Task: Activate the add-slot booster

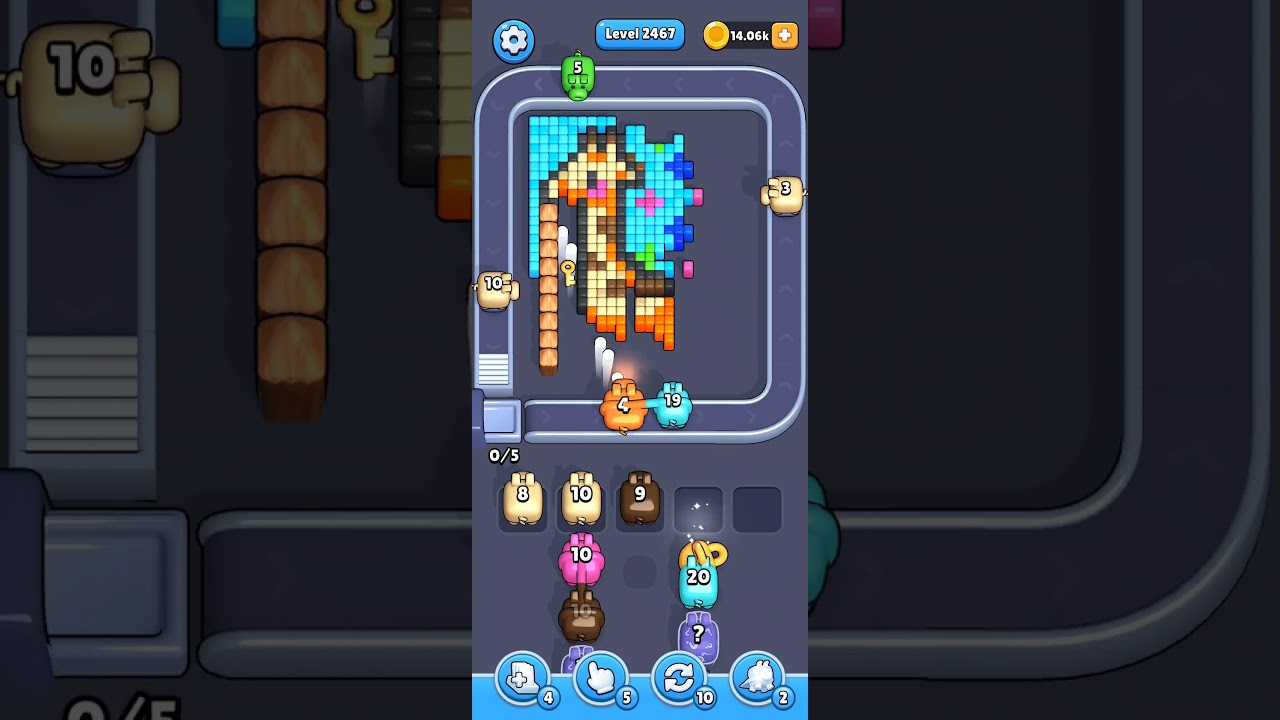Action: click(522, 678)
